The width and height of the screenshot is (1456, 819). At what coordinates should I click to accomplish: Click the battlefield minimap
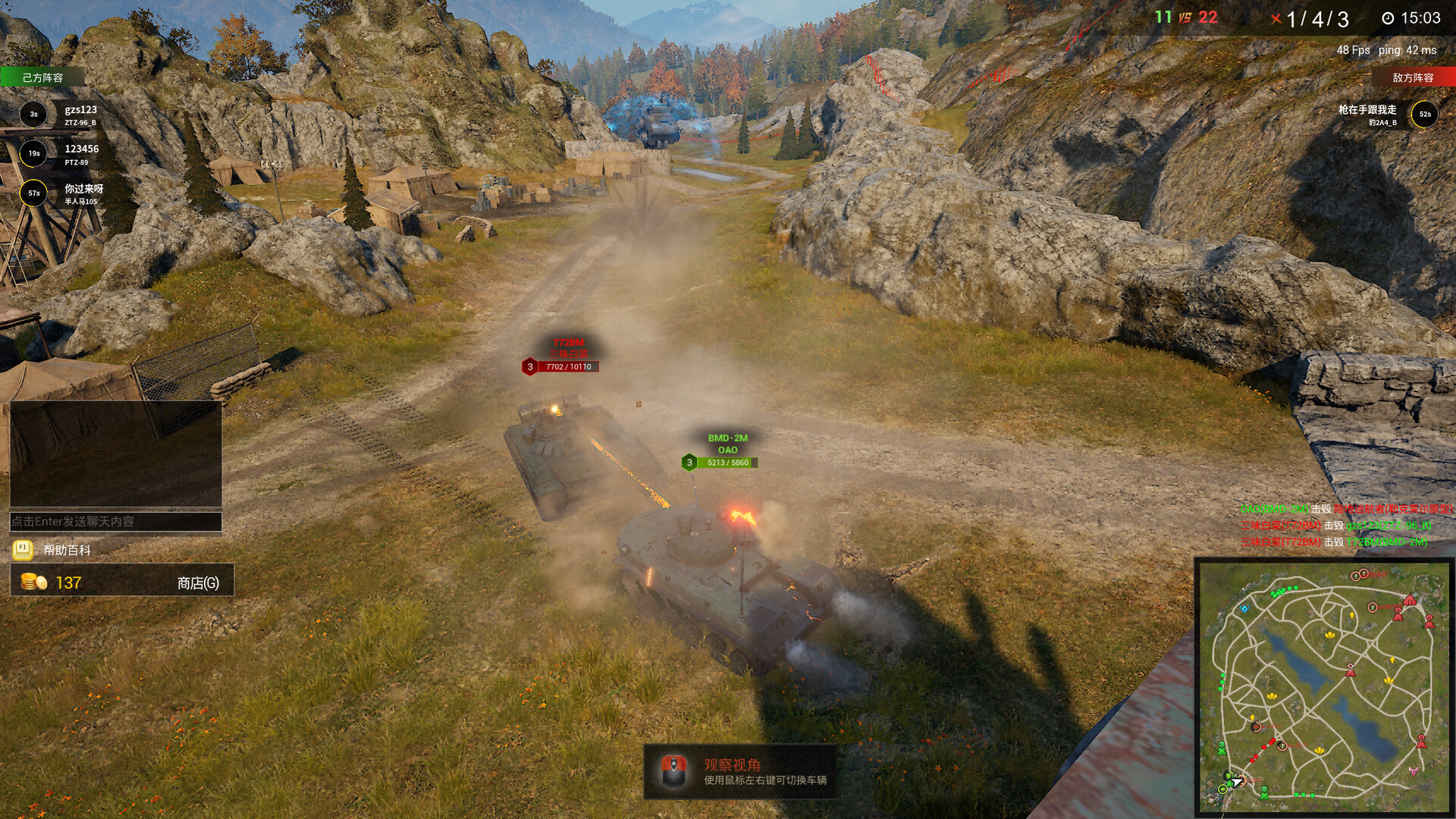1324,687
